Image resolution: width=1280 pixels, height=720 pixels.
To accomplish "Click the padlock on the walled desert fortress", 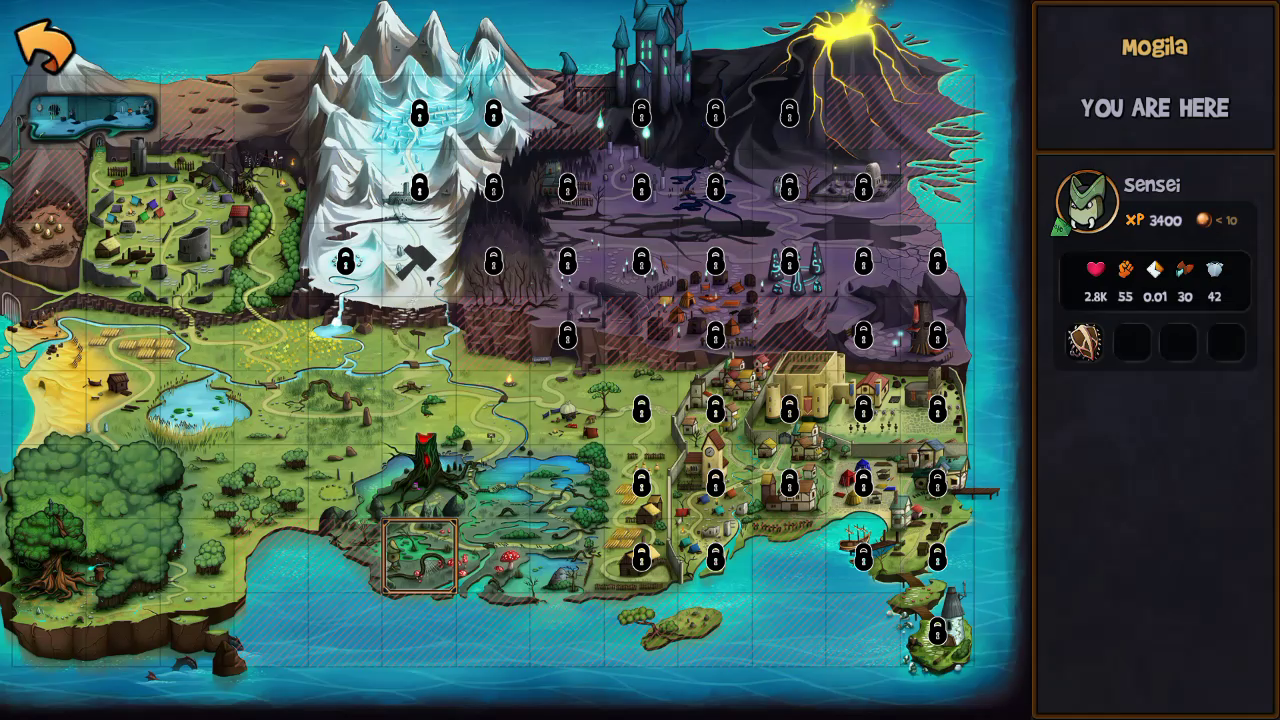I will tap(789, 410).
